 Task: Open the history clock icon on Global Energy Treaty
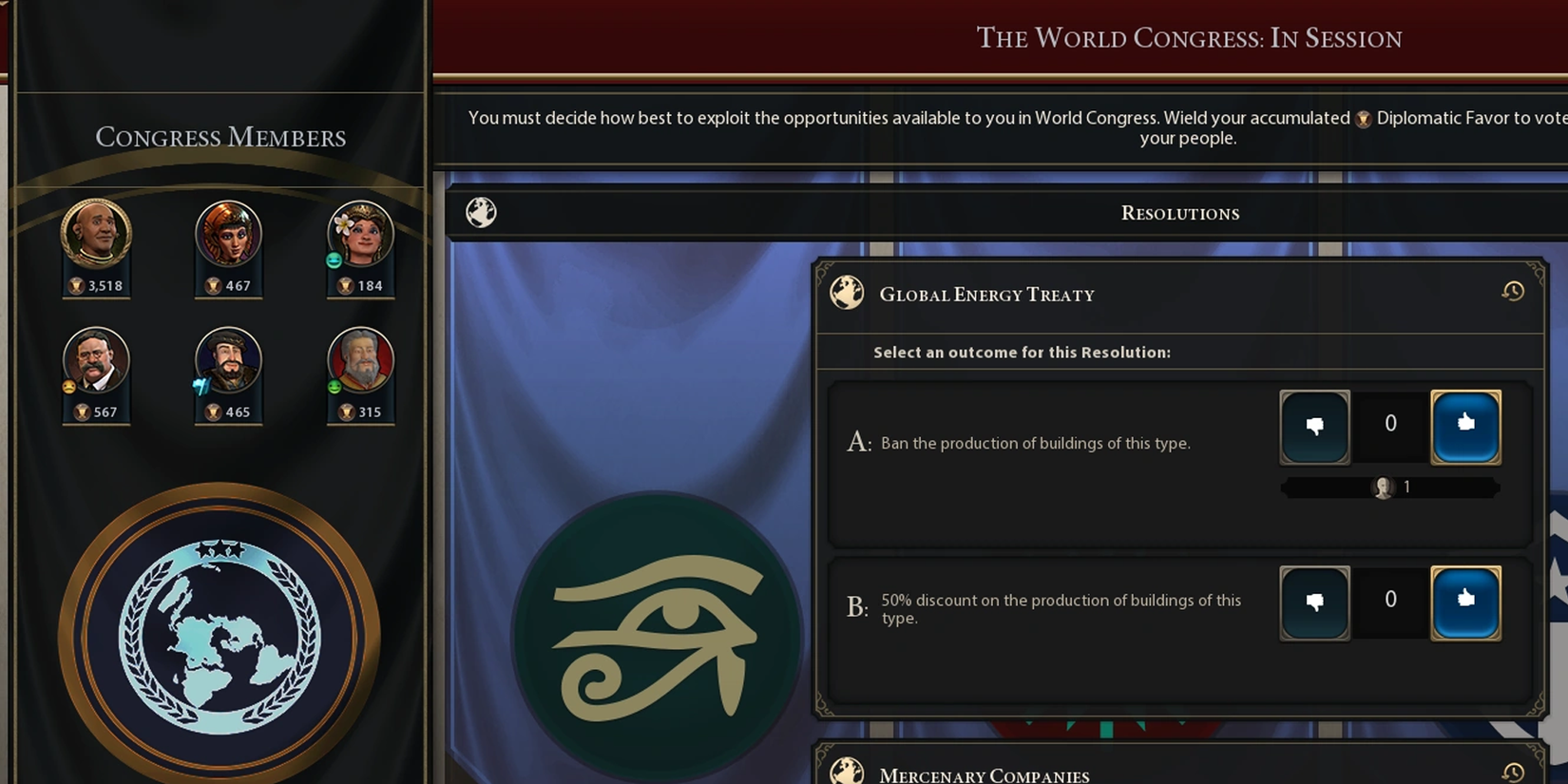(x=1511, y=294)
